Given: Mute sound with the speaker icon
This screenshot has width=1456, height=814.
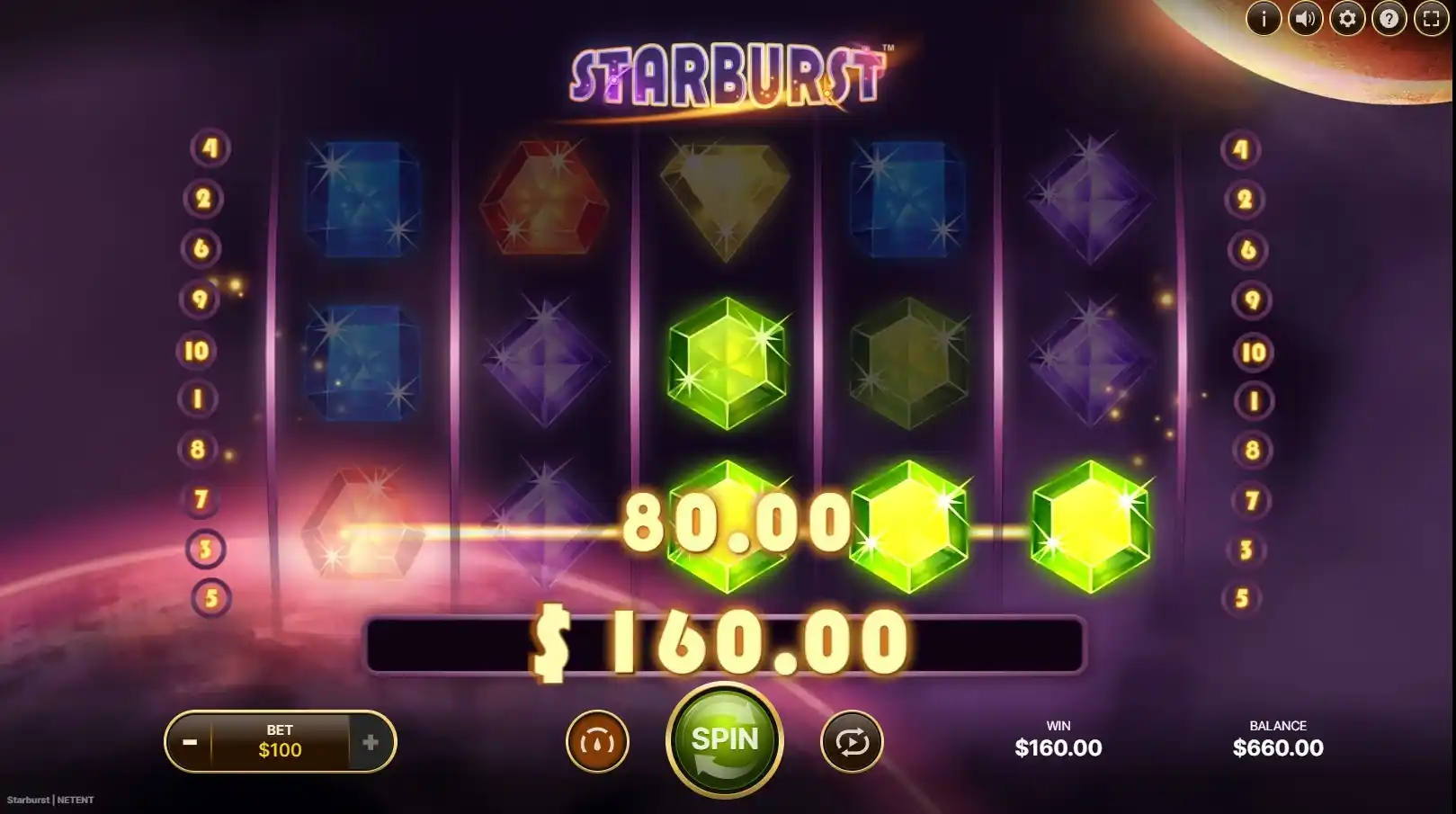Looking at the screenshot, I should point(1305,18).
